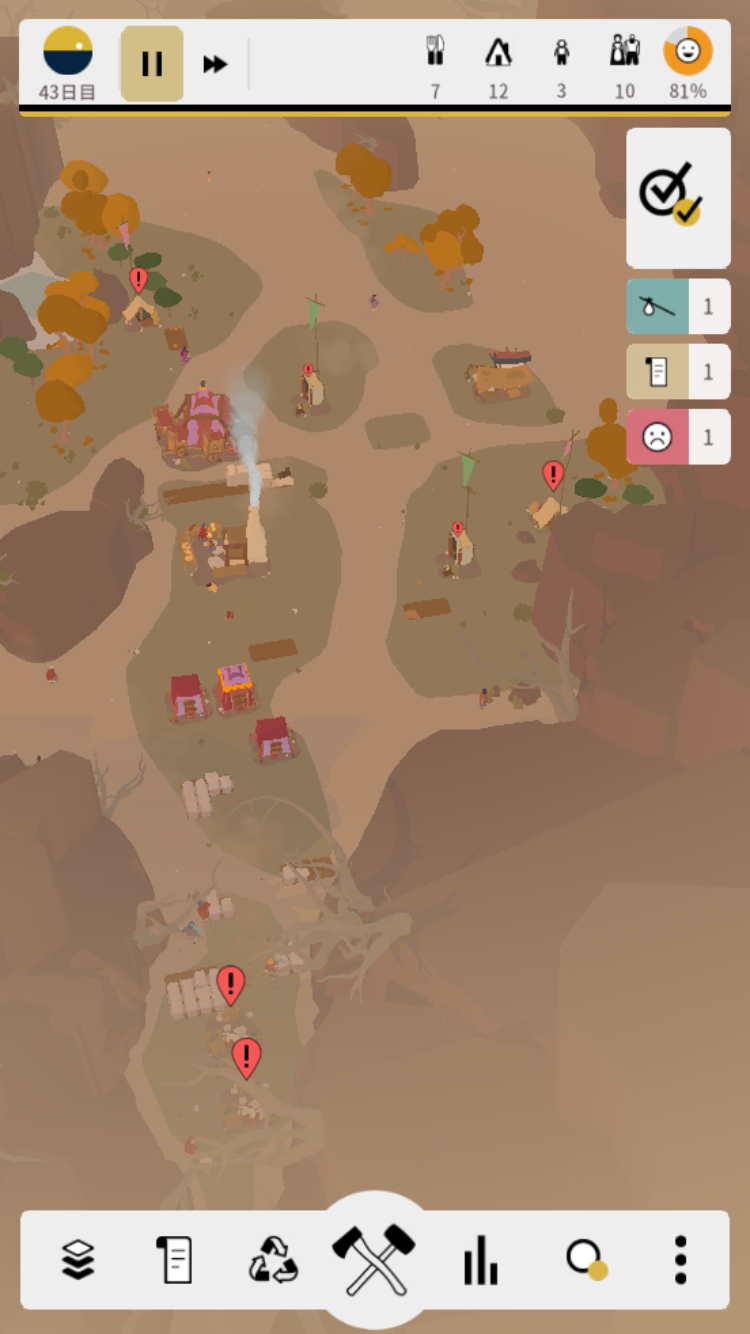Select the tent housing icon

[498, 52]
